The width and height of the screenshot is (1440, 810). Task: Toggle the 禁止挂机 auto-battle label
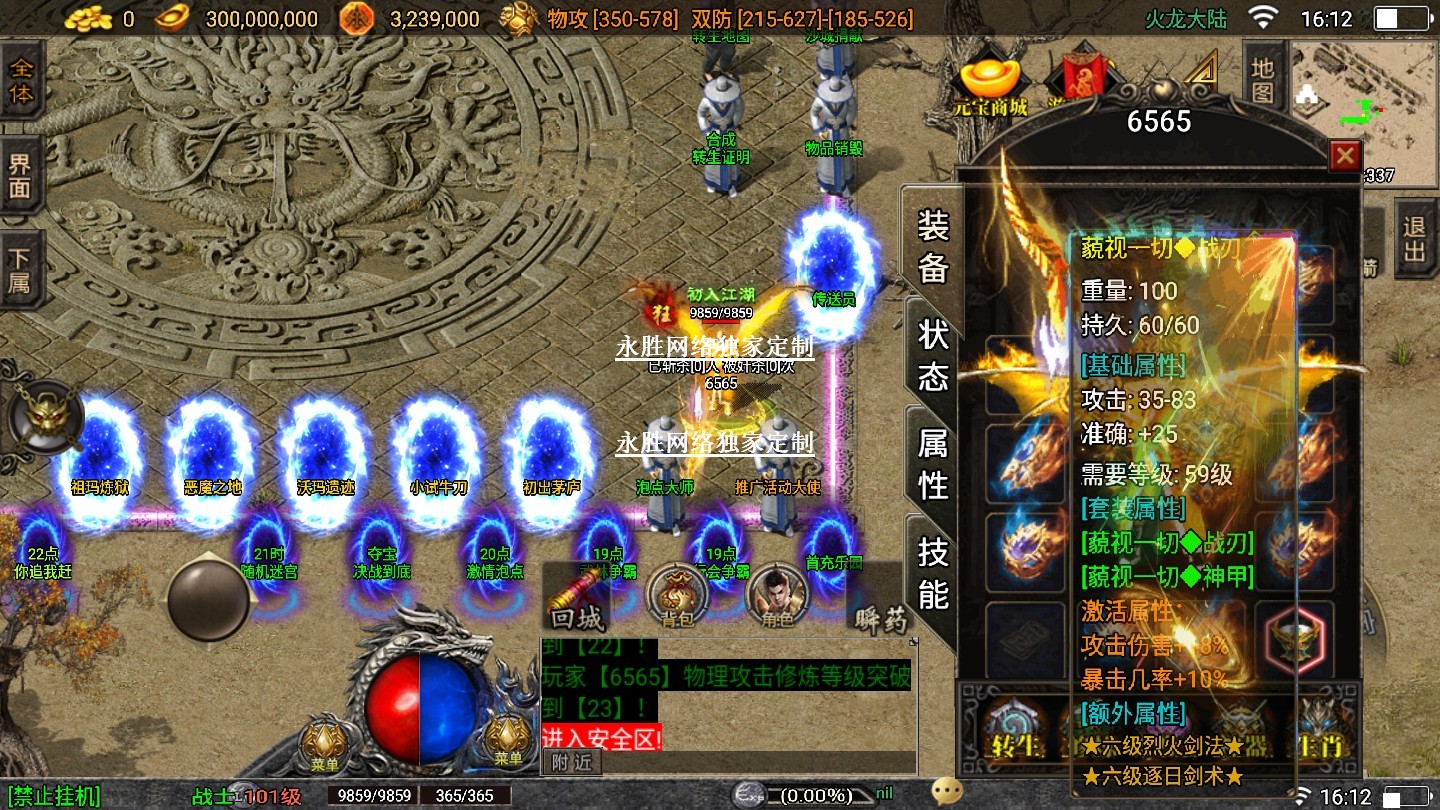[x=51, y=796]
